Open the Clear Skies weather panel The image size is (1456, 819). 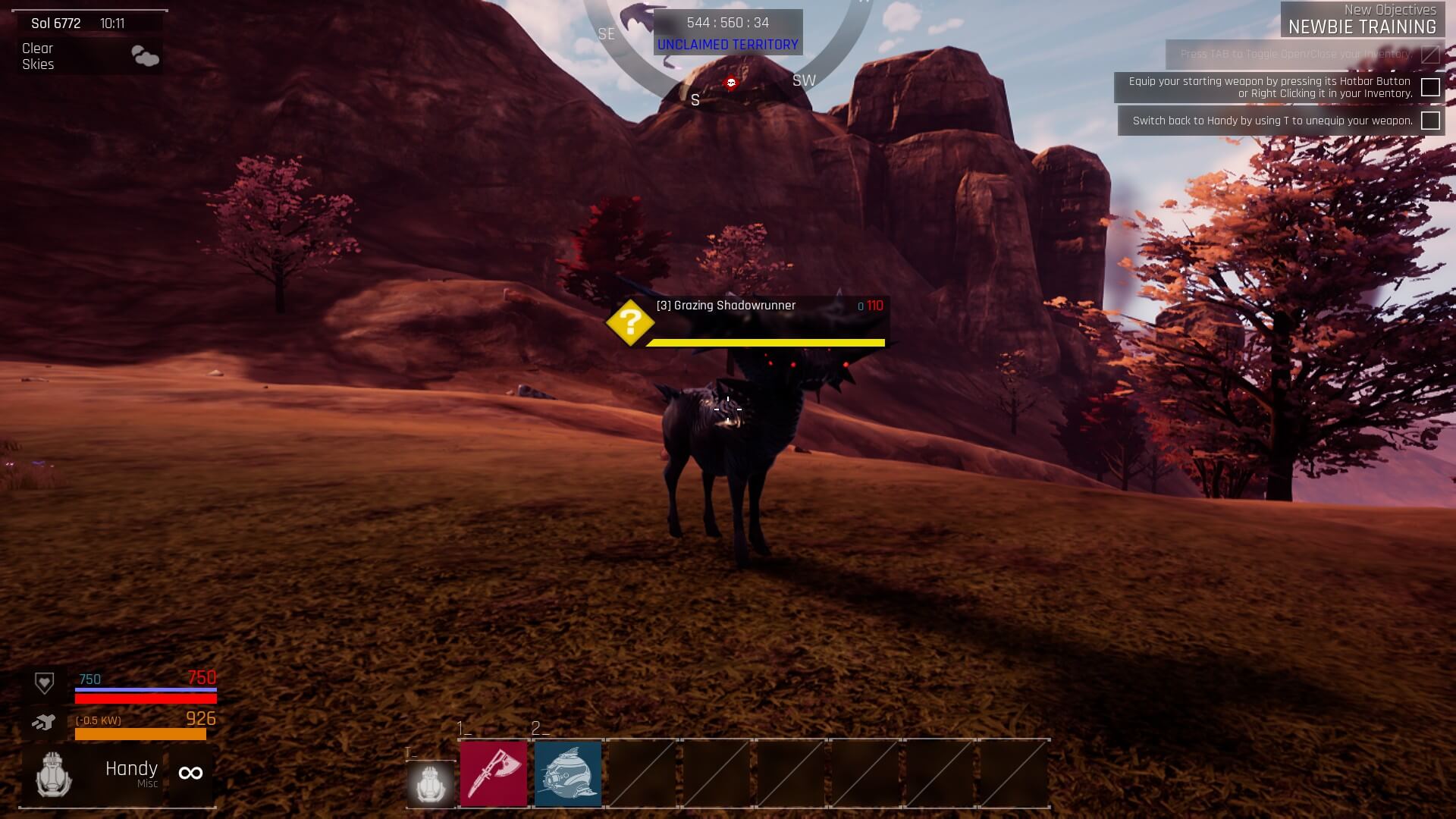pos(89,56)
